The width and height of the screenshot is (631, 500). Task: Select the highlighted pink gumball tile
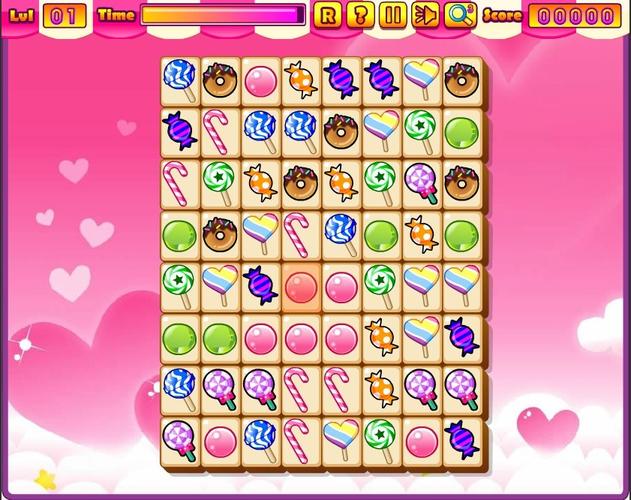pos(301,288)
